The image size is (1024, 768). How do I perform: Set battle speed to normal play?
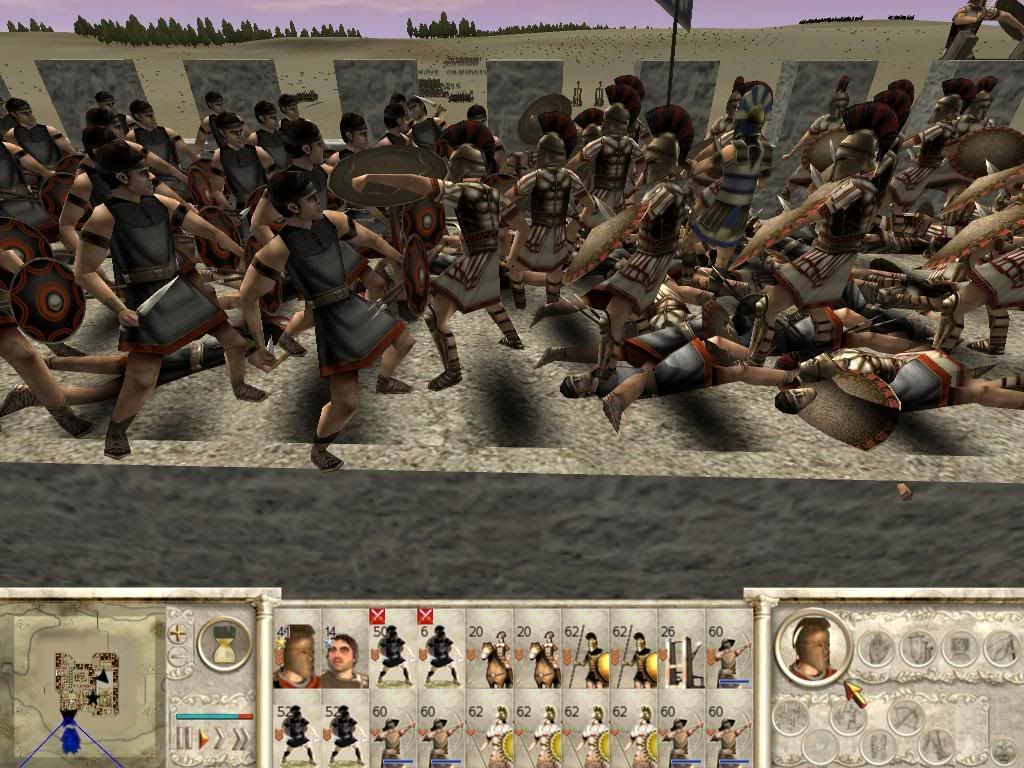coord(203,739)
